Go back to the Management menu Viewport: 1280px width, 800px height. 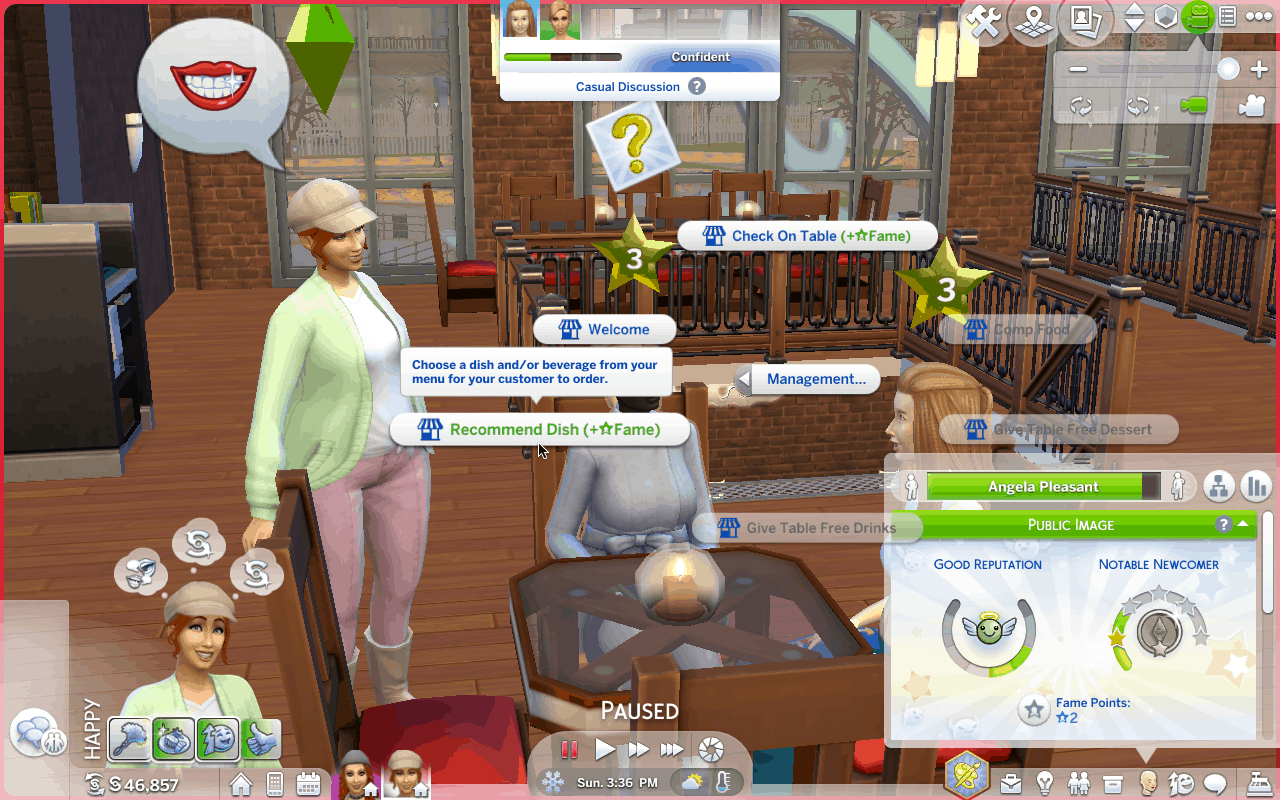807,379
